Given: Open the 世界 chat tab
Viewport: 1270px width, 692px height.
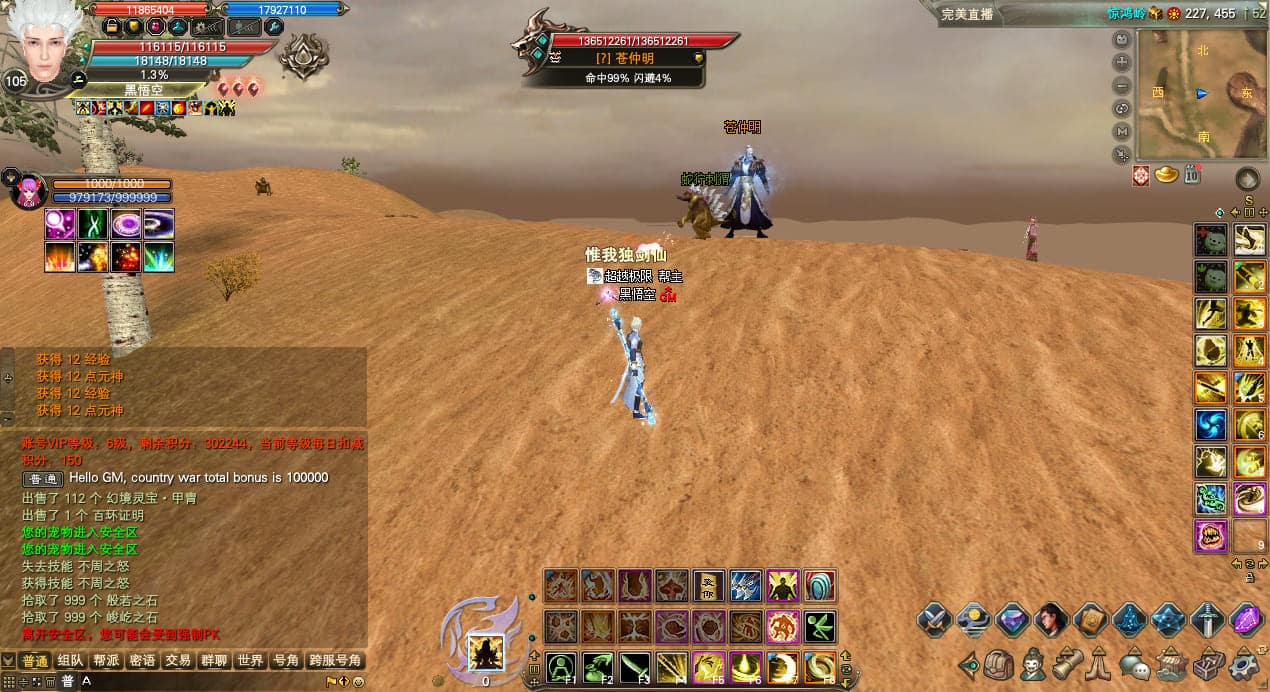Looking at the screenshot, I should [x=250, y=661].
